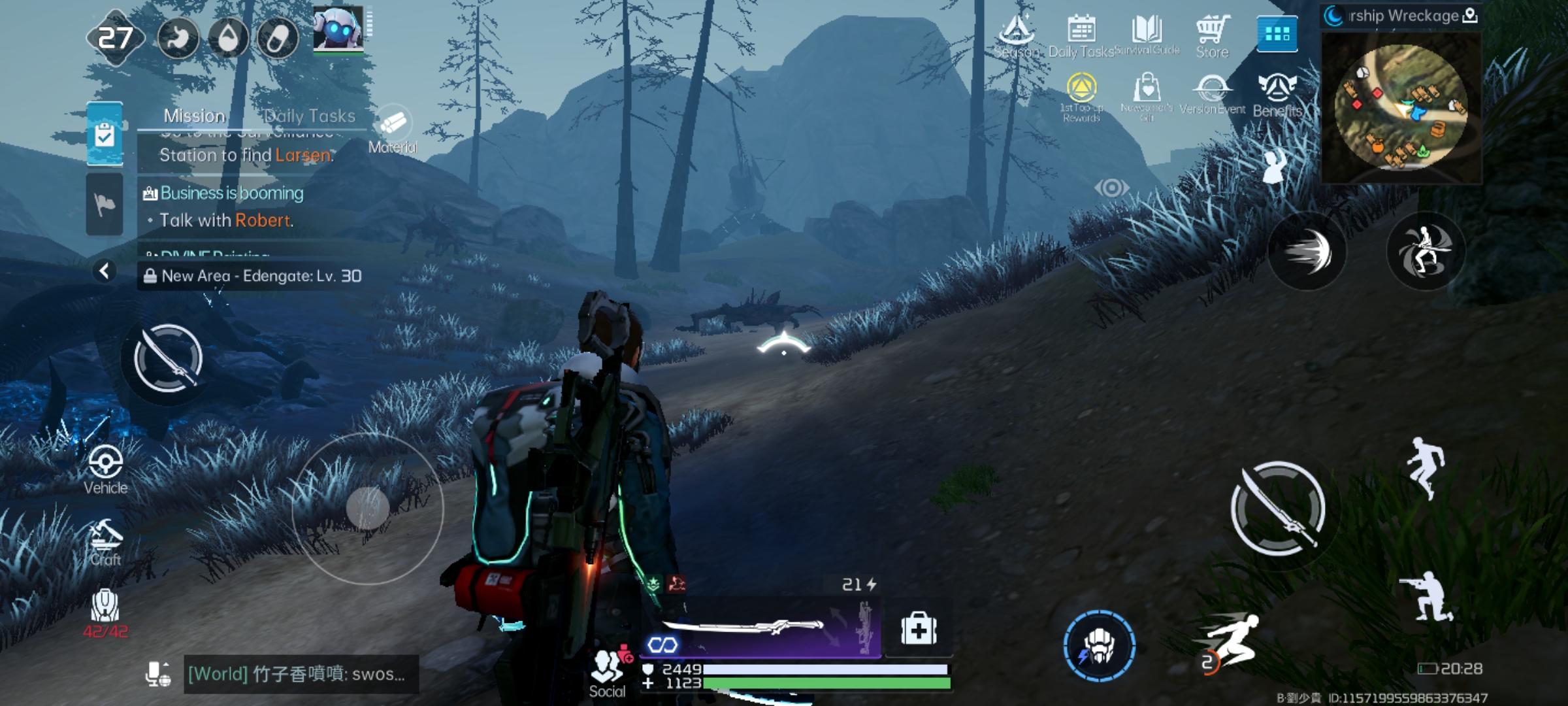The width and height of the screenshot is (1568, 706).
Task: Open the Store menu
Action: point(1213,36)
